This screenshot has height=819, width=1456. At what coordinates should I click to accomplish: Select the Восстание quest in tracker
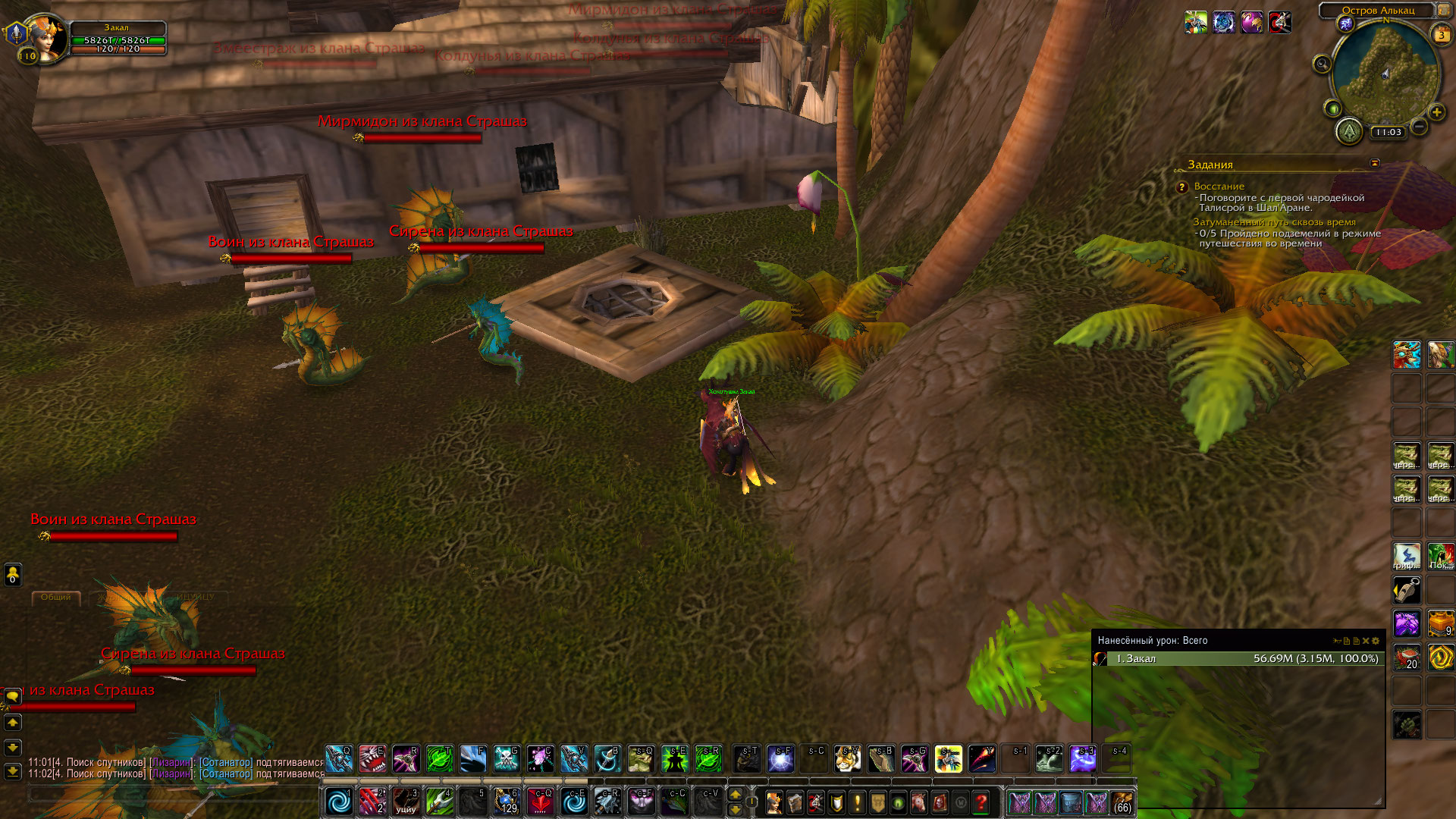tap(1219, 186)
